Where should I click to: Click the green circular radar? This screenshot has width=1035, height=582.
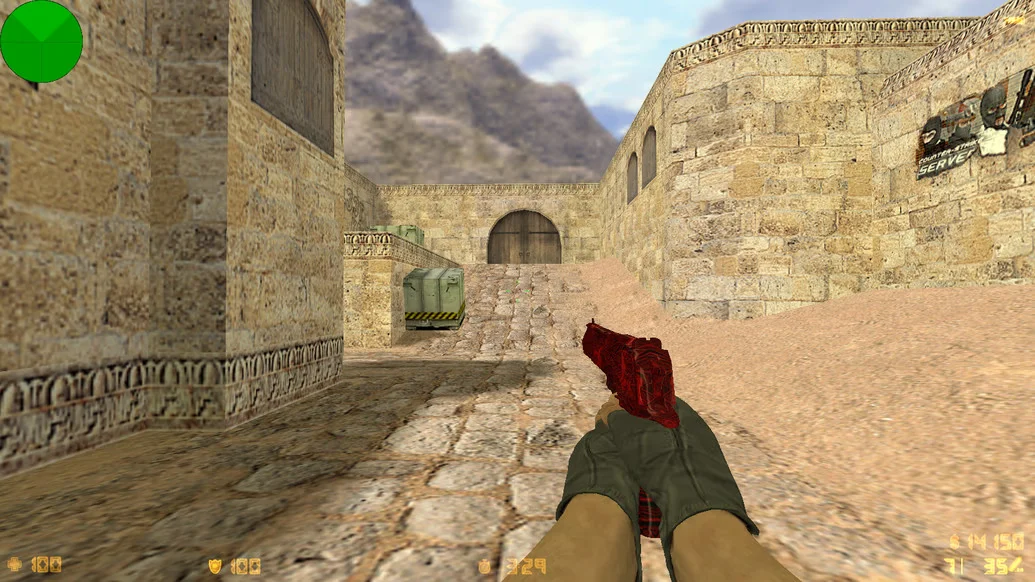click(41, 42)
